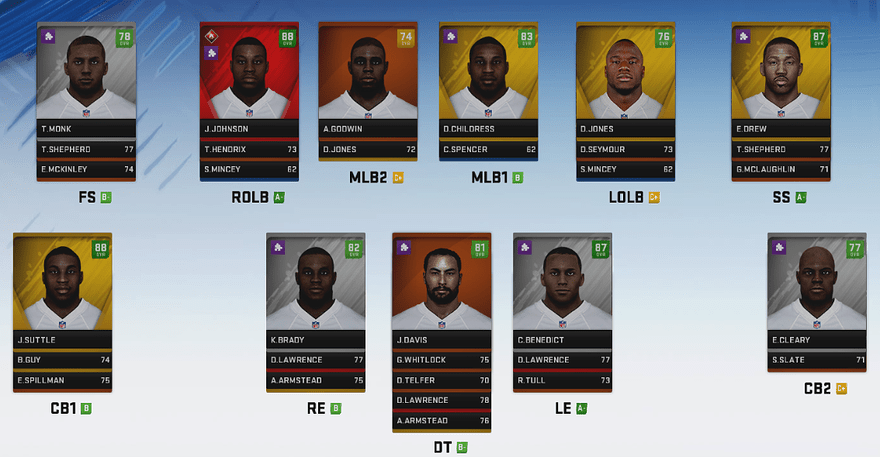Viewport: 880px width, 457px height.
Task: Pick C.Spencer from the MLB1 depth list
Action: [x=488, y=149]
